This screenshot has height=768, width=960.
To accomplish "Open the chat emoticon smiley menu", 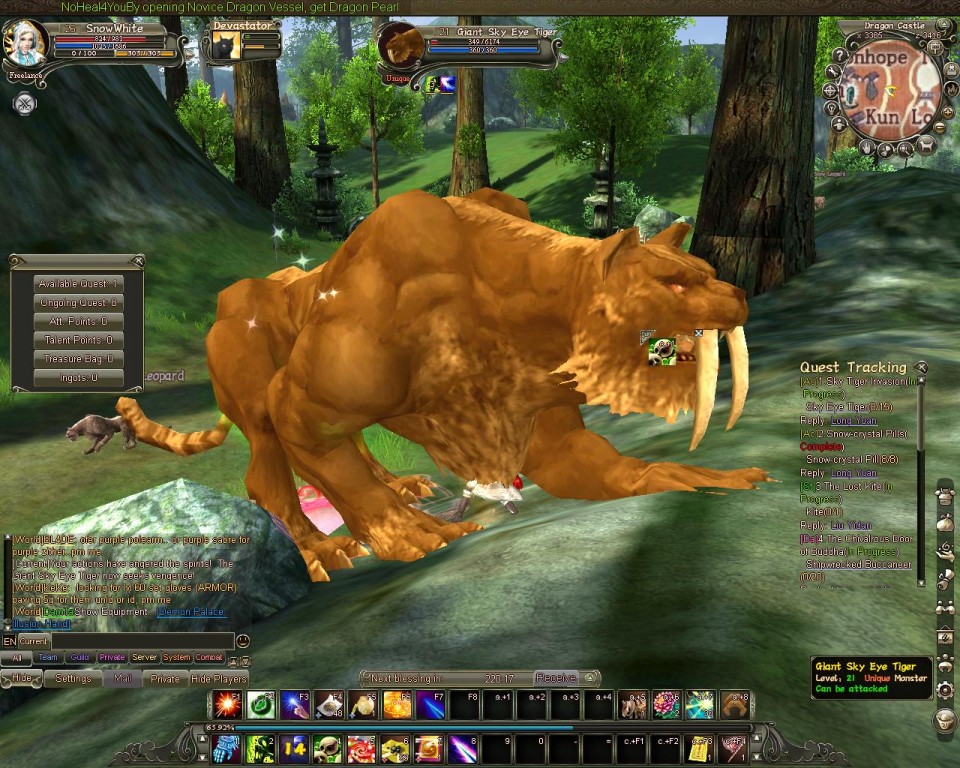I will (243, 641).
